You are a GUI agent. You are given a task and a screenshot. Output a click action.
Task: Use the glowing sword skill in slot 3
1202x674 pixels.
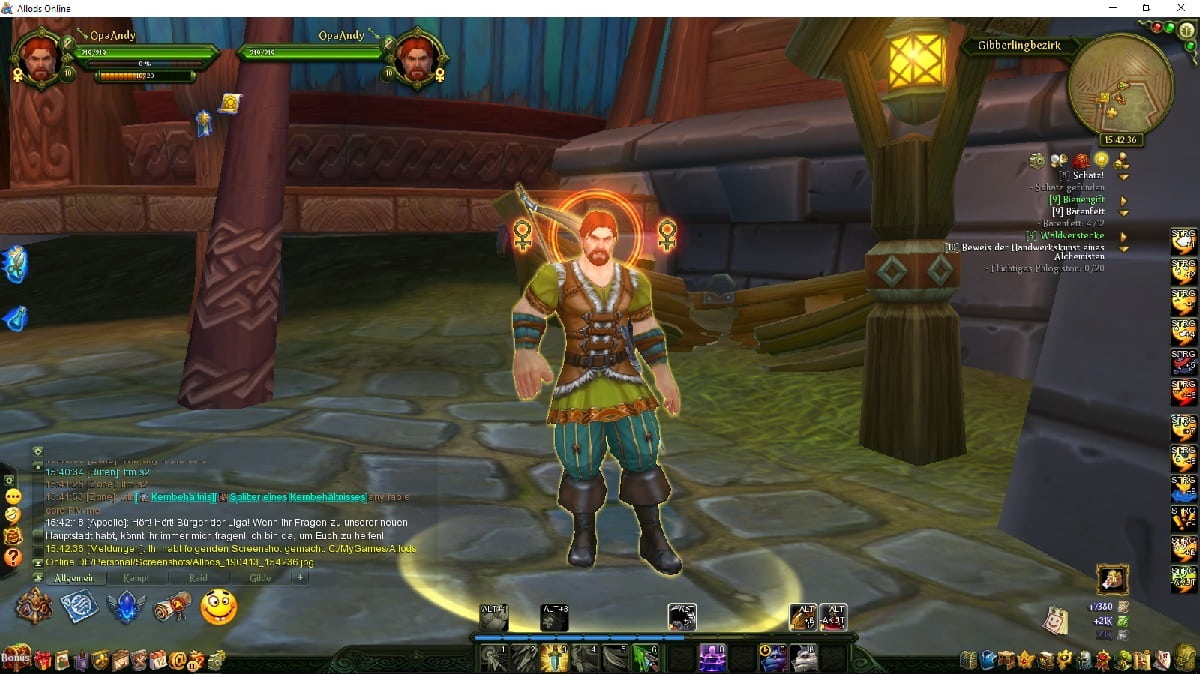click(553, 657)
